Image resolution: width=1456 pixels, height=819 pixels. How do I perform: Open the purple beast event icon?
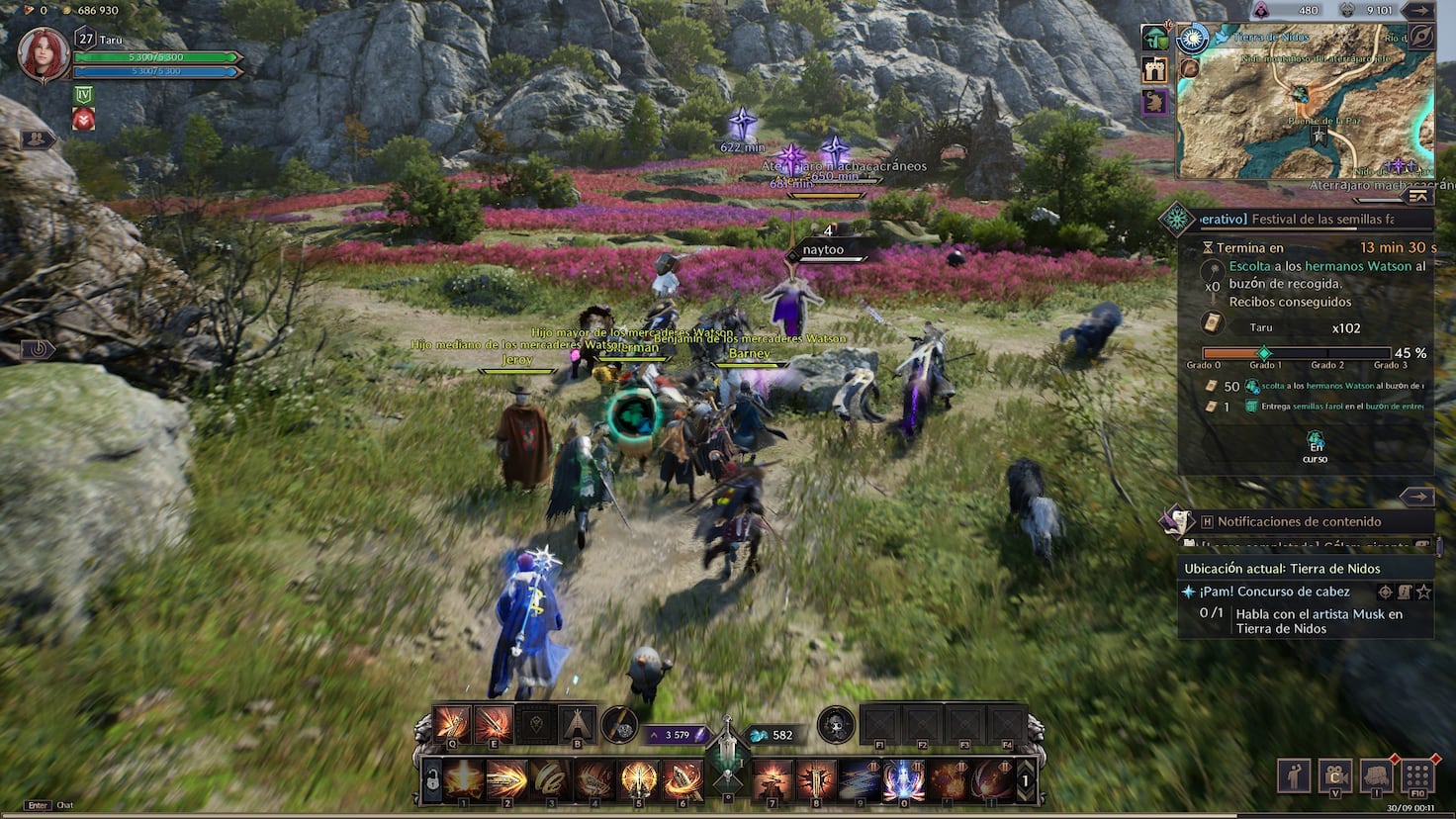[x=1154, y=100]
